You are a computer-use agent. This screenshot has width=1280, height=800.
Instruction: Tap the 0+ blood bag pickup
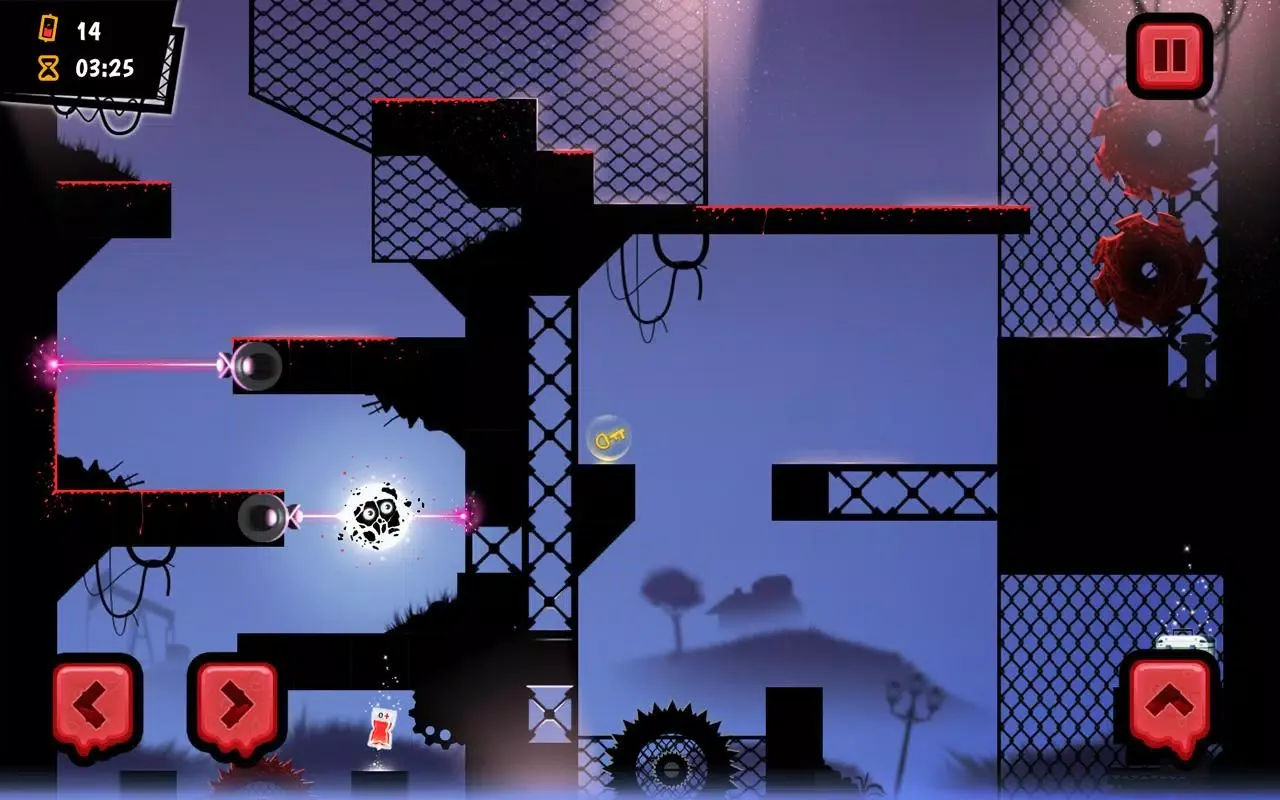[380, 727]
